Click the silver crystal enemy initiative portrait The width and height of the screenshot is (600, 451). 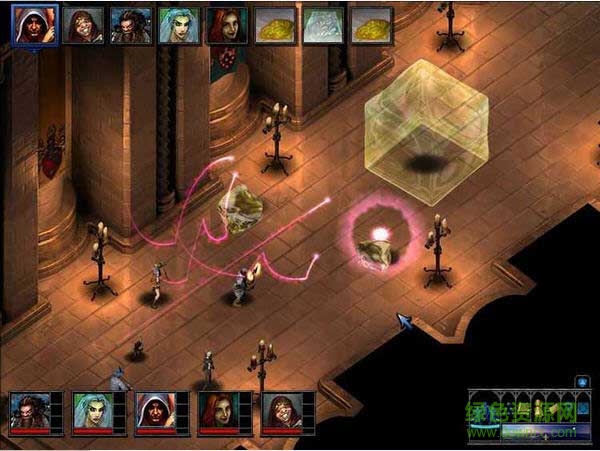tap(323, 25)
